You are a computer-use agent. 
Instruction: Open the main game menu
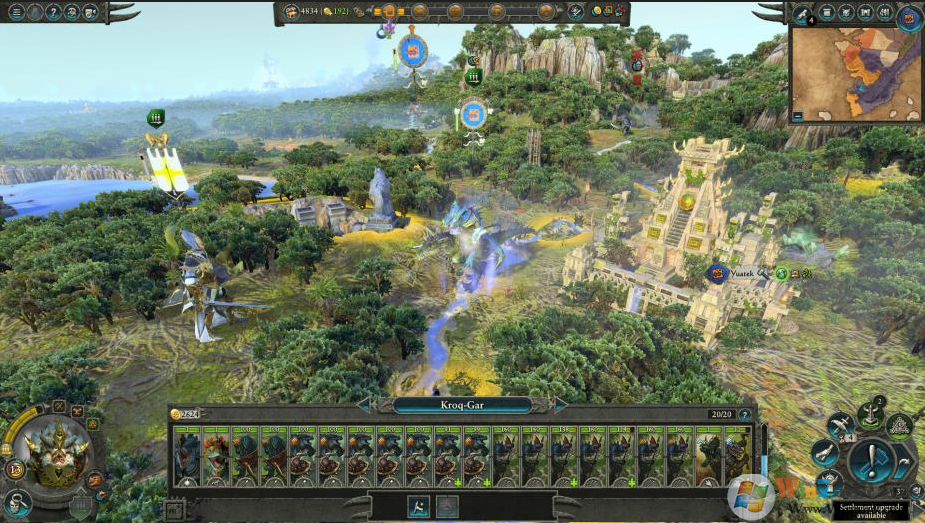[x=15, y=12]
